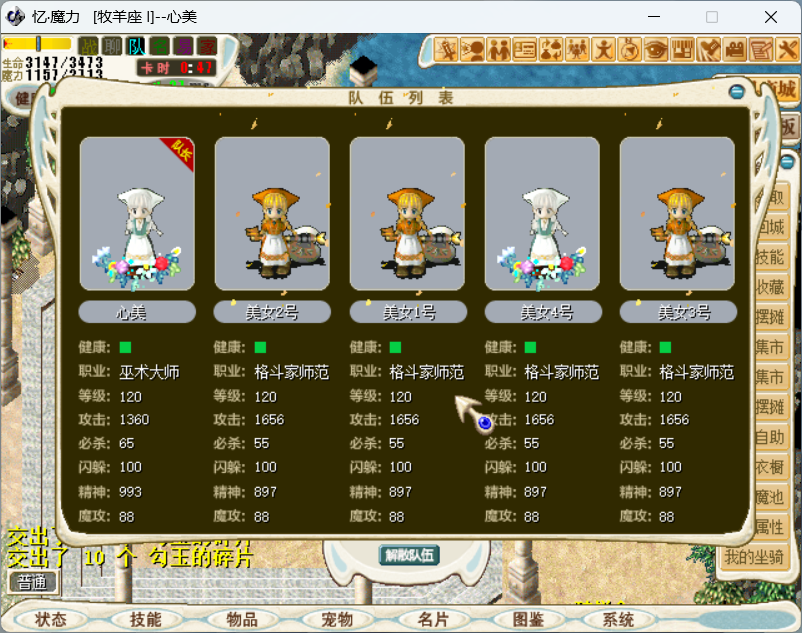Open the 物品 items menu
This screenshot has width=802, height=633.
241,620
